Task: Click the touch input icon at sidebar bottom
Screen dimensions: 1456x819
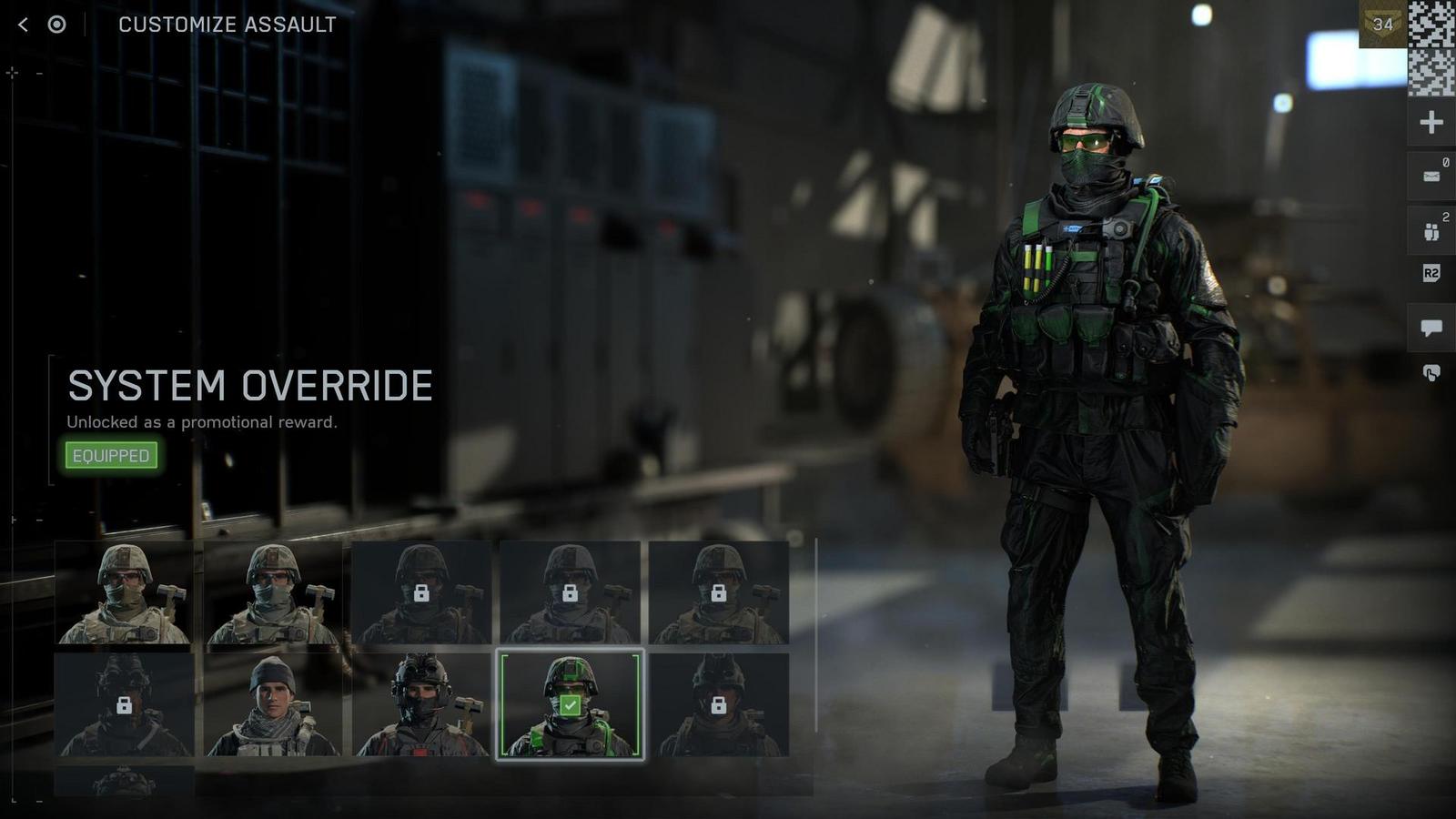Action: [1431, 371]
